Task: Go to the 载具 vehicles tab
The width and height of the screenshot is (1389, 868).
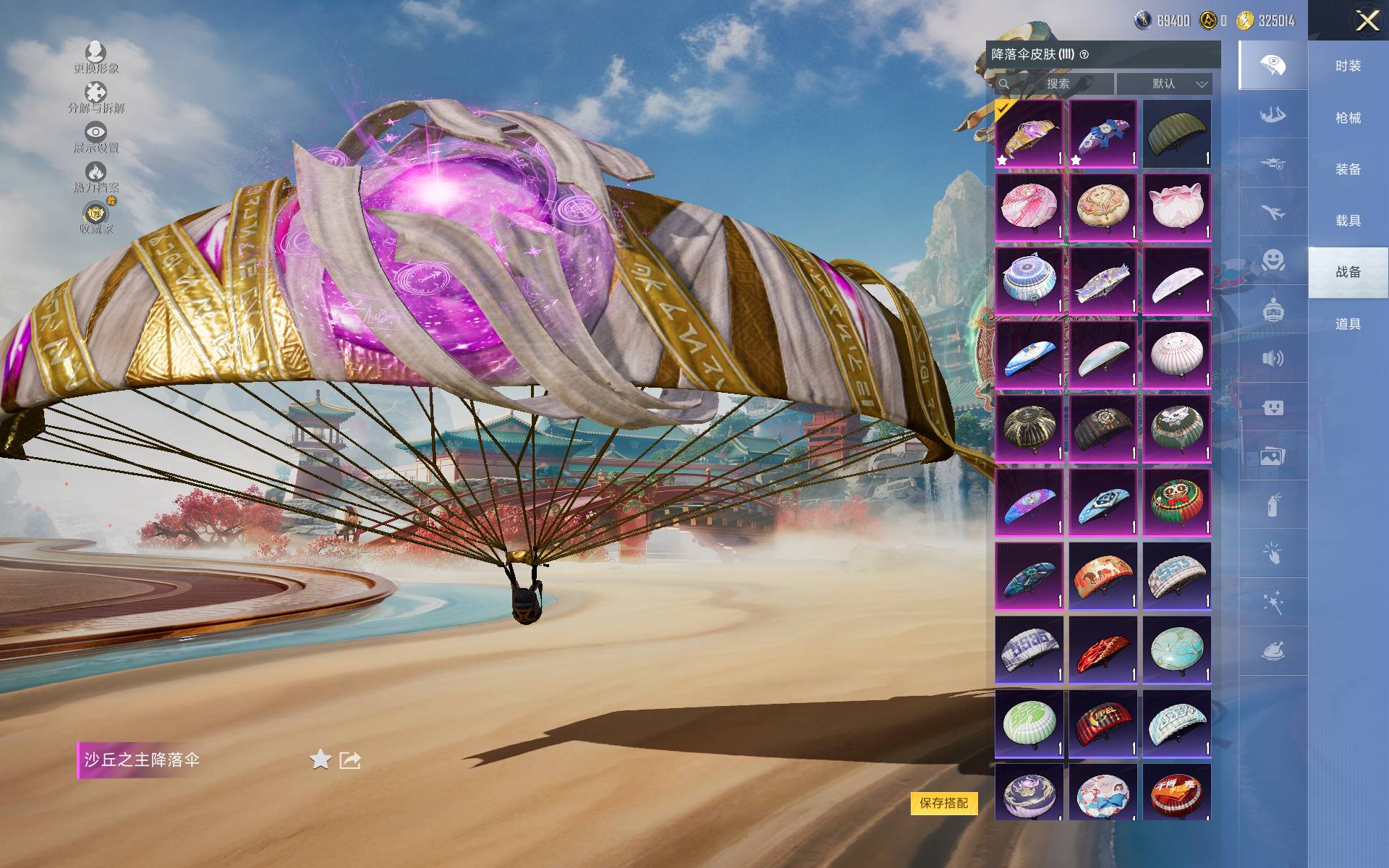Action: [x=1348, y=221]
